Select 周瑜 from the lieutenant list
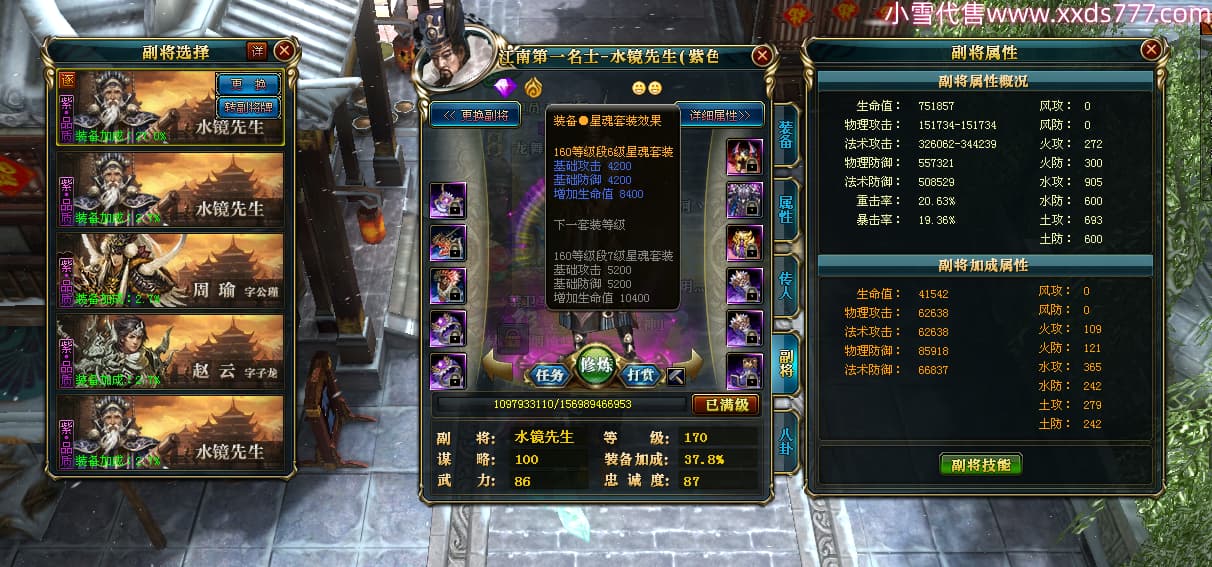 170,270
